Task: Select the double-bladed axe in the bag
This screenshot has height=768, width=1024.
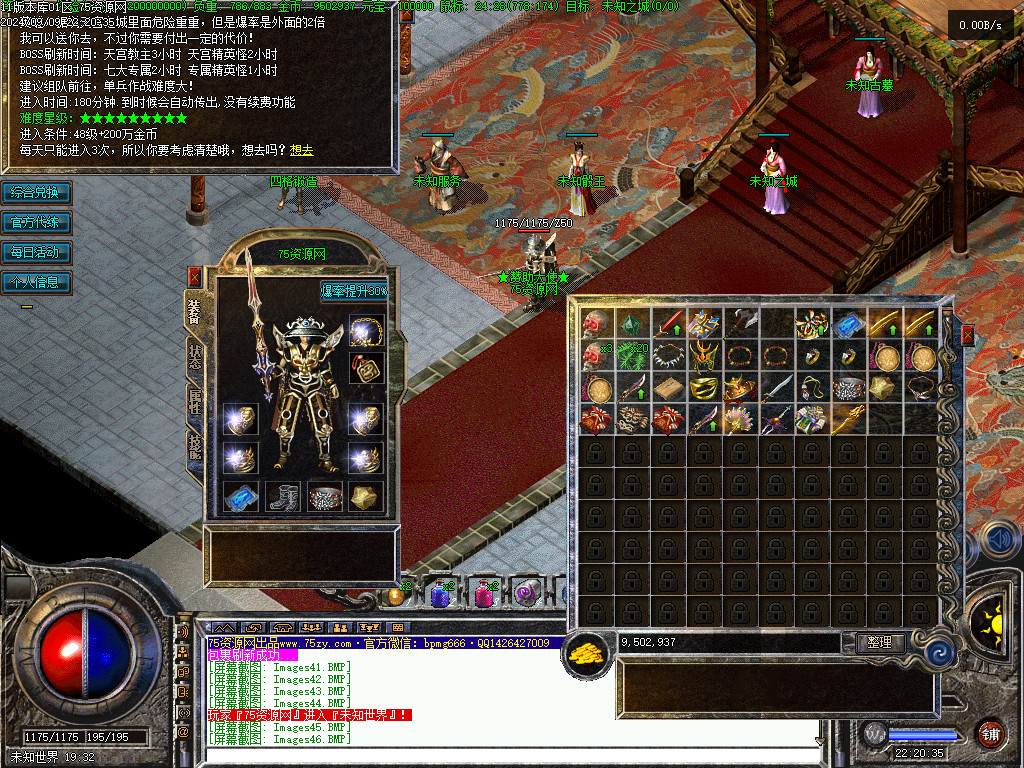Action: [x=741, y=323]
